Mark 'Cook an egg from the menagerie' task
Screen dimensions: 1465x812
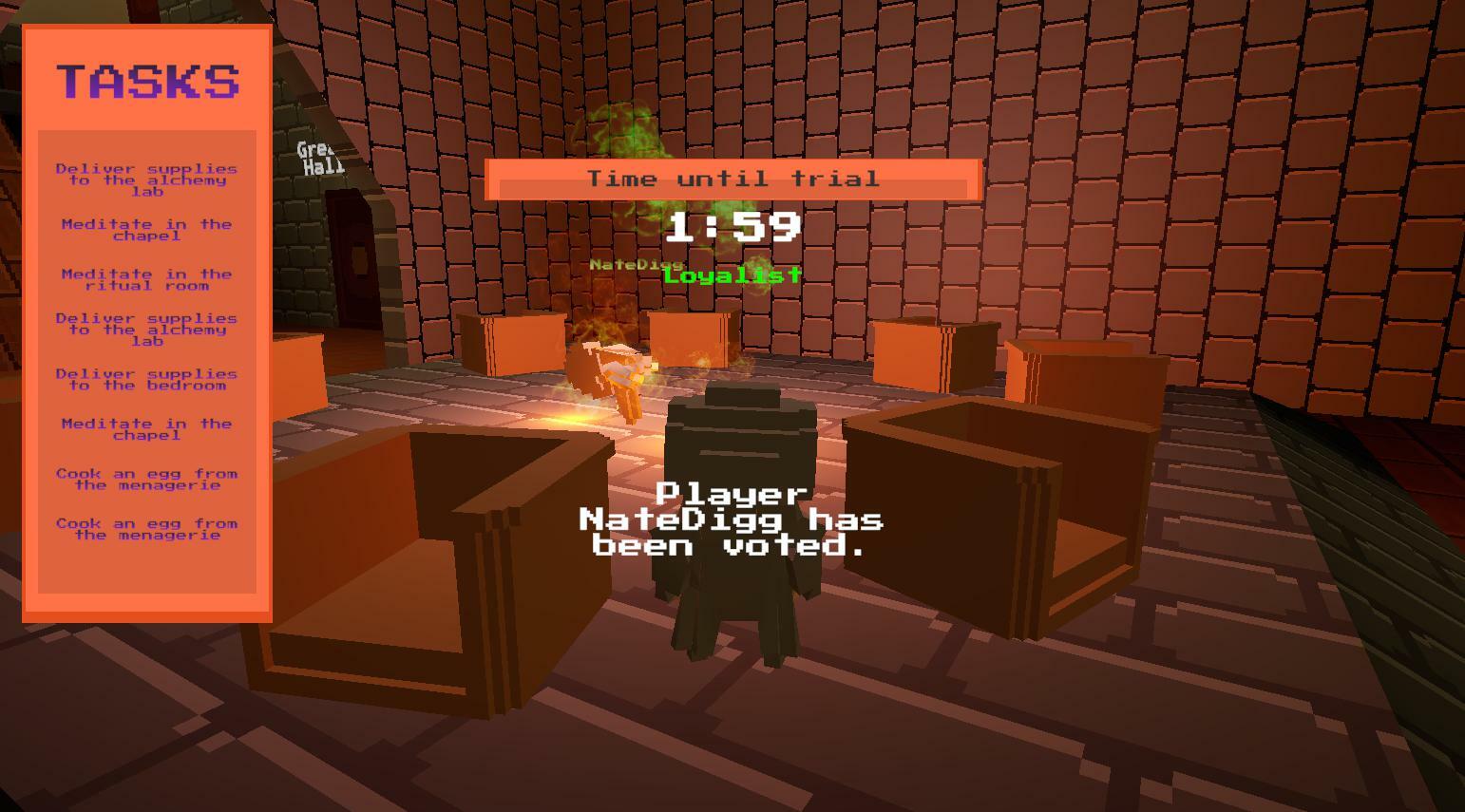click(145, 479)
